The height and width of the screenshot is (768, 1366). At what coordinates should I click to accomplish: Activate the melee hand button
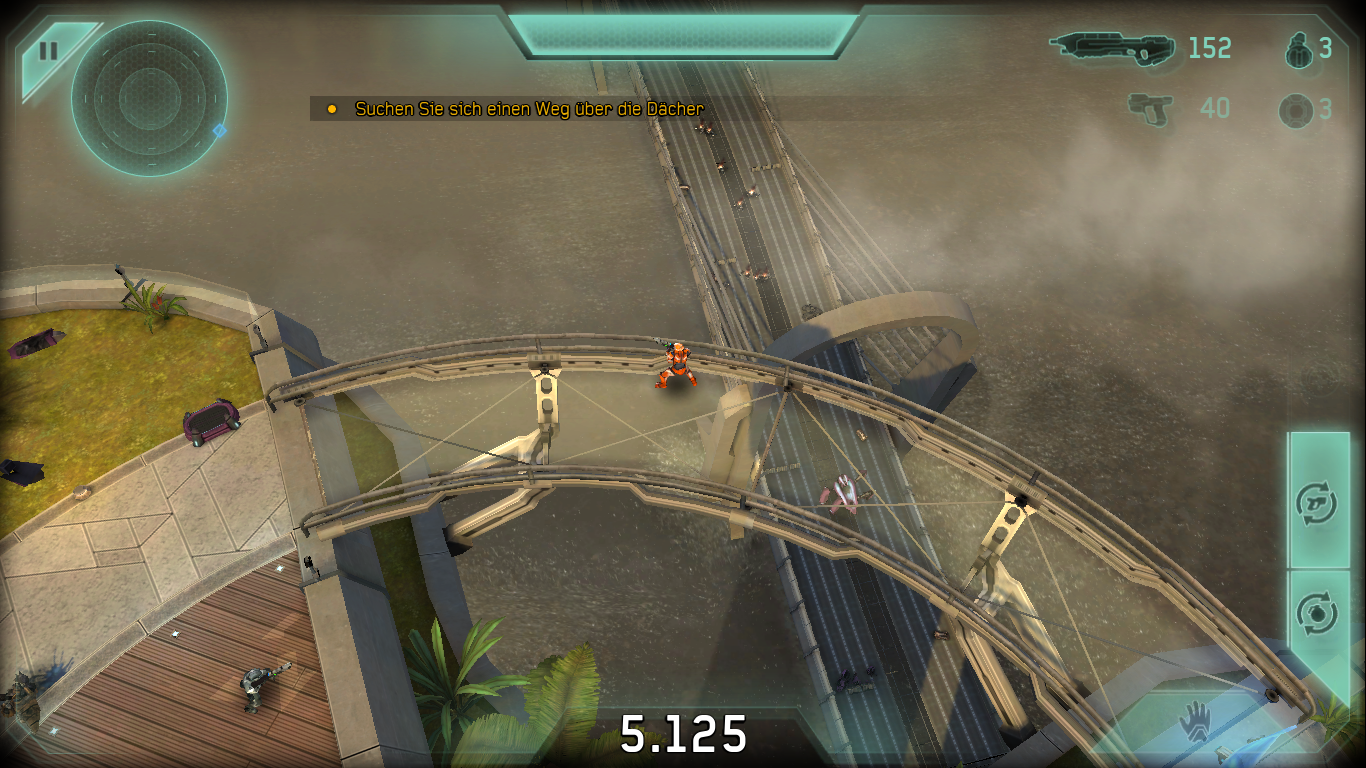(1195, 720)
